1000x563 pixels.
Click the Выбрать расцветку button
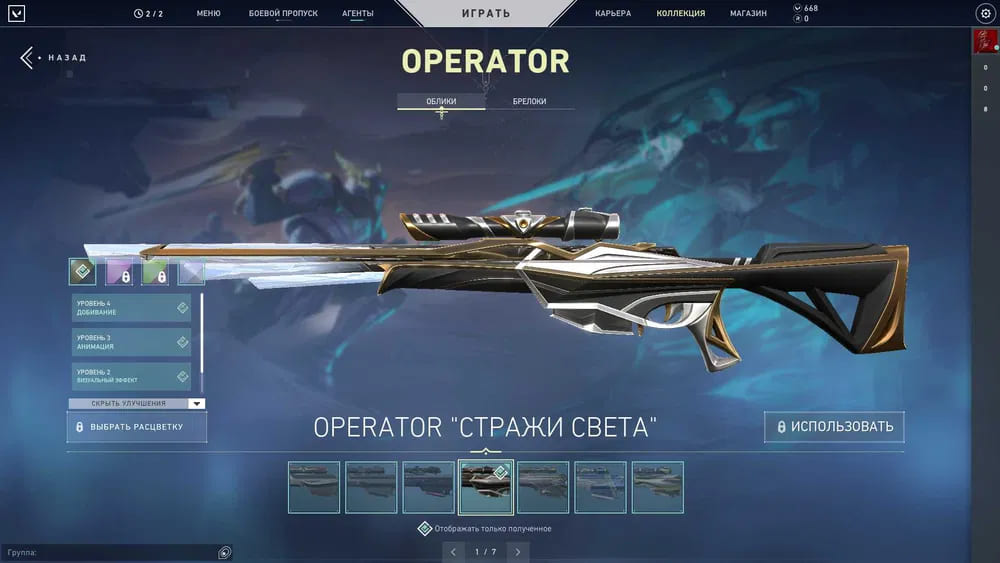click(x=137, y=427)
